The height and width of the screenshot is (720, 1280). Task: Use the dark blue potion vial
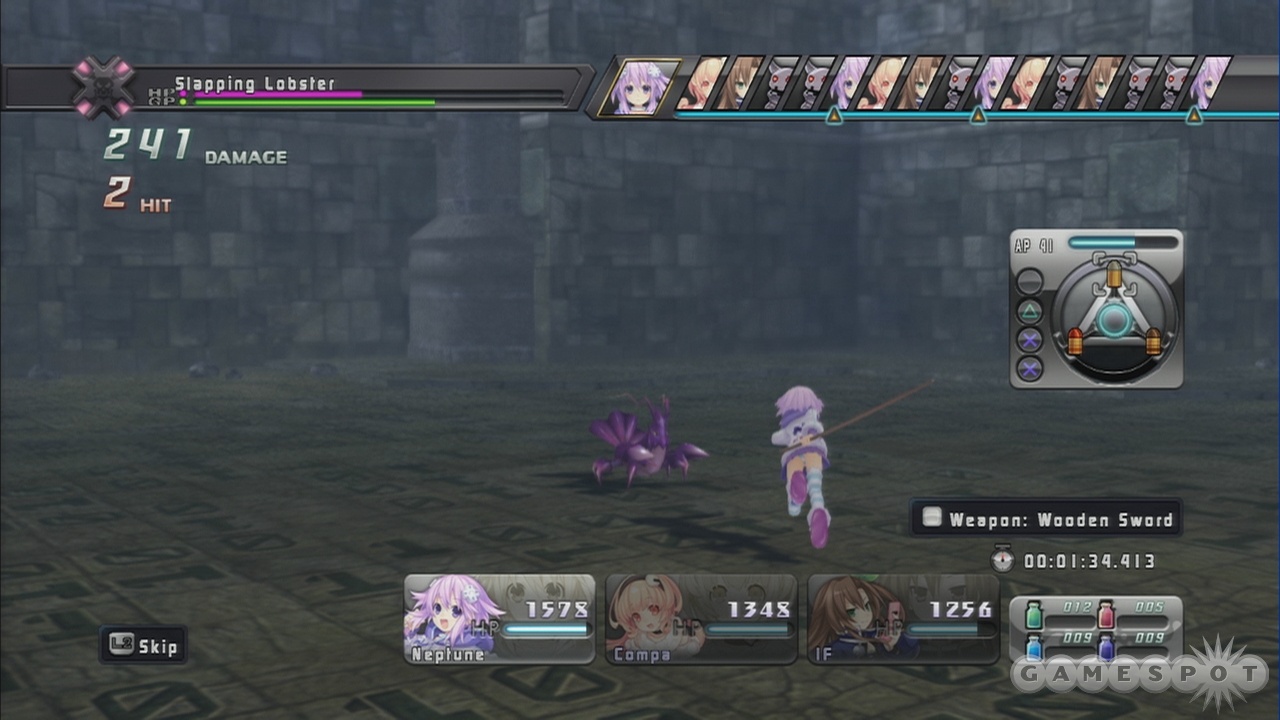[1106, 646]
